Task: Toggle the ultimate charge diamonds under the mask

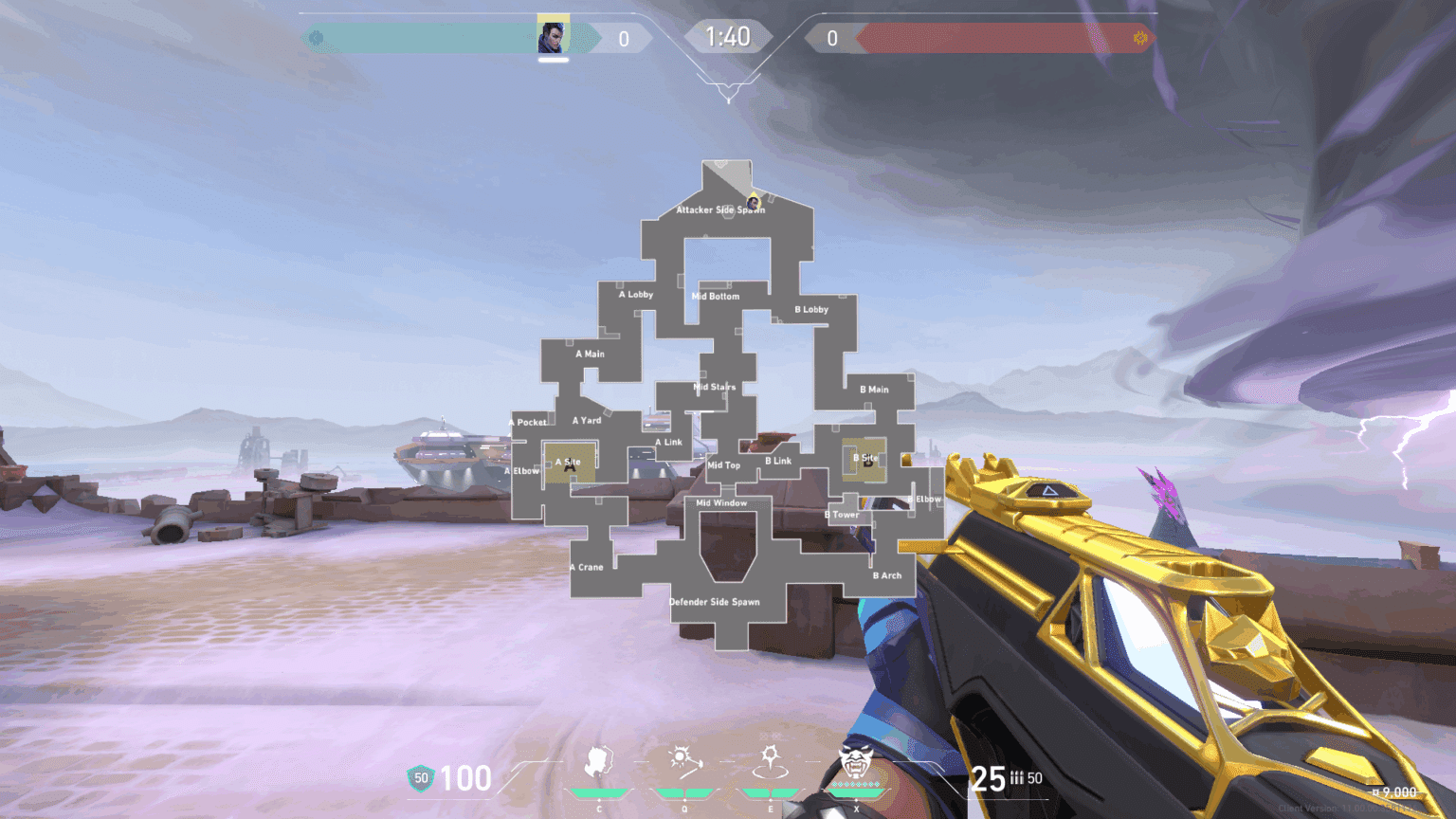Action: [x=854, y=786]
